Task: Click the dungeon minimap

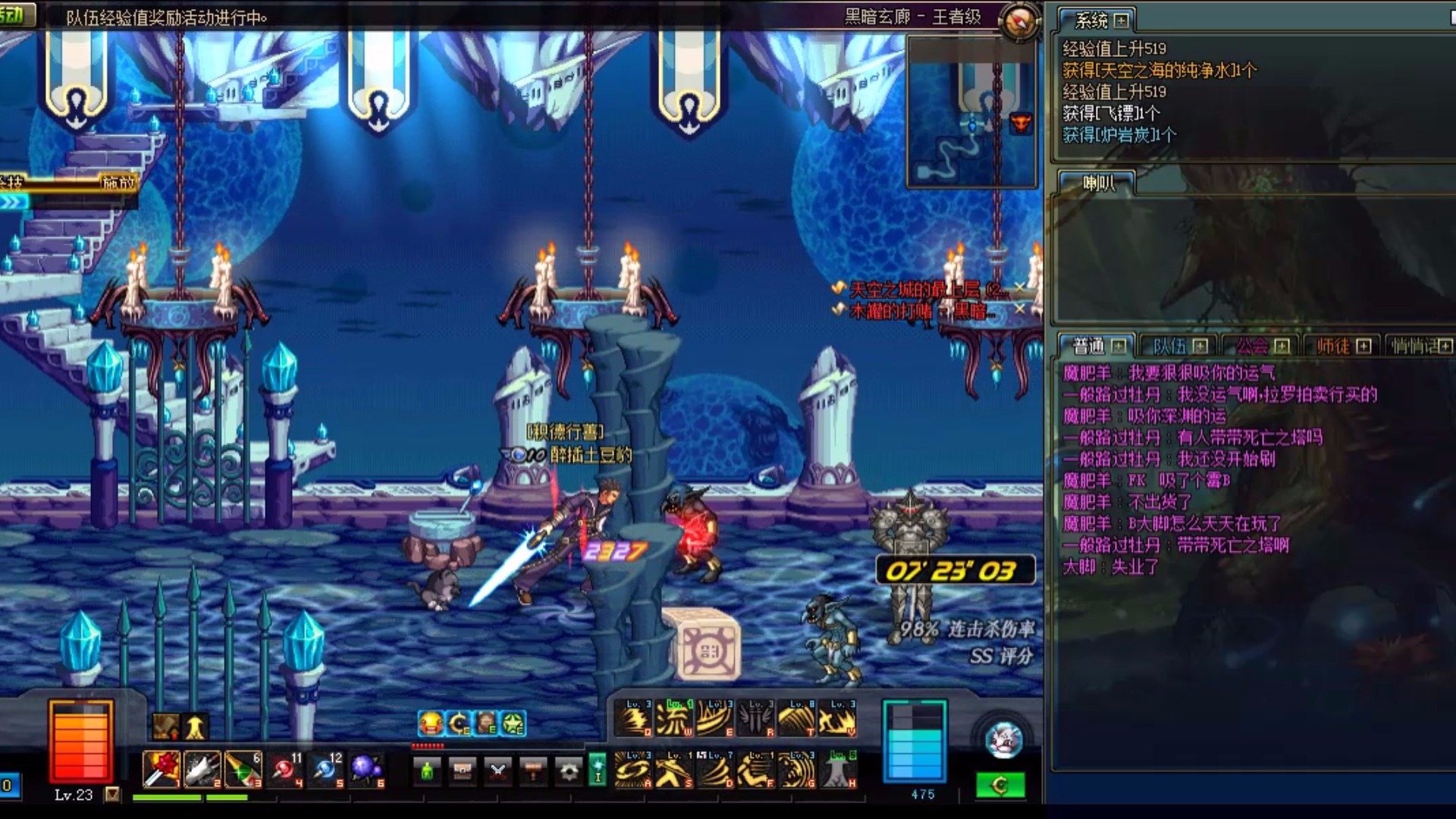Action: click(x=971, y=112)
